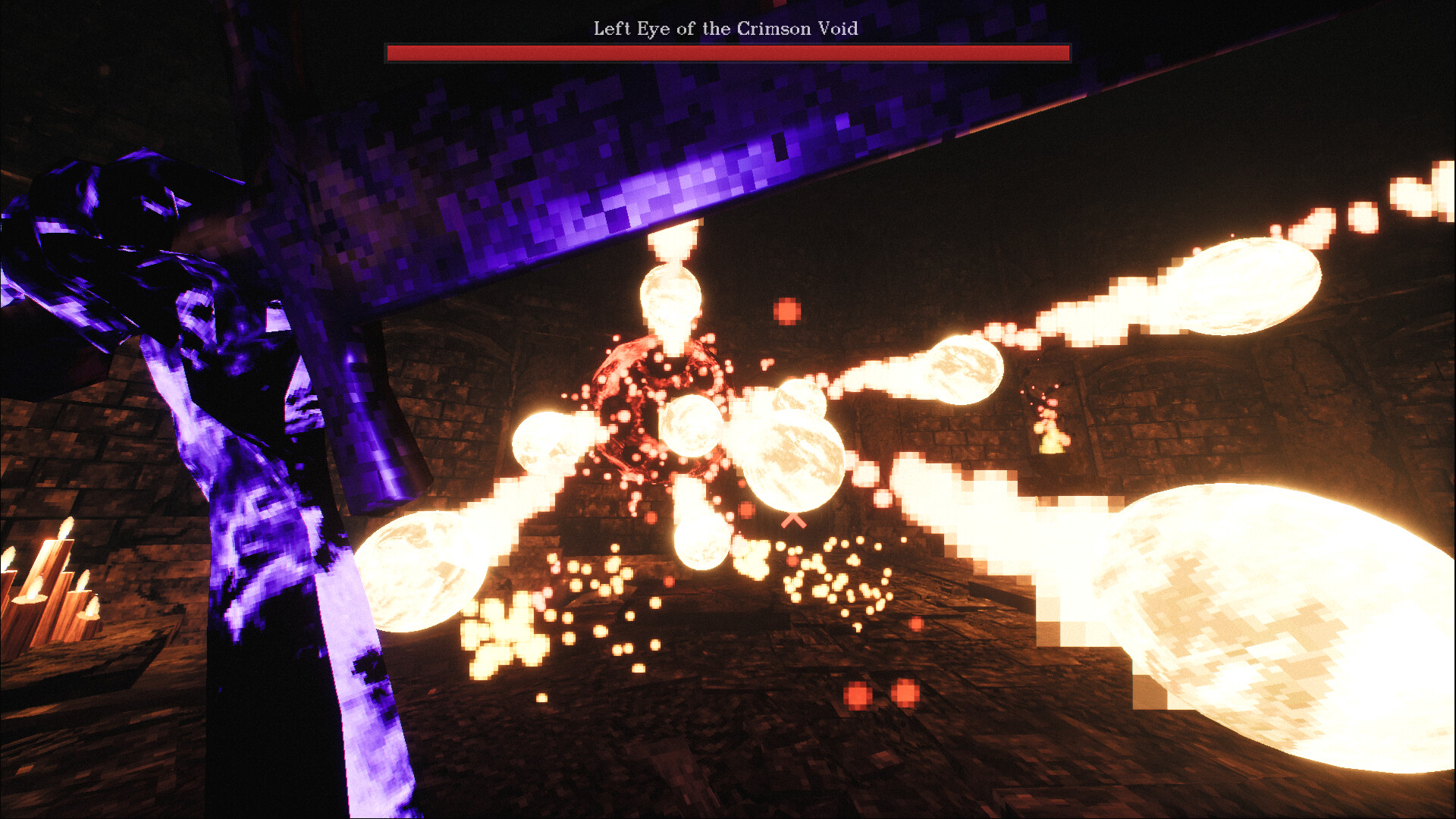Click the red boss health bar

pos(726,52)
